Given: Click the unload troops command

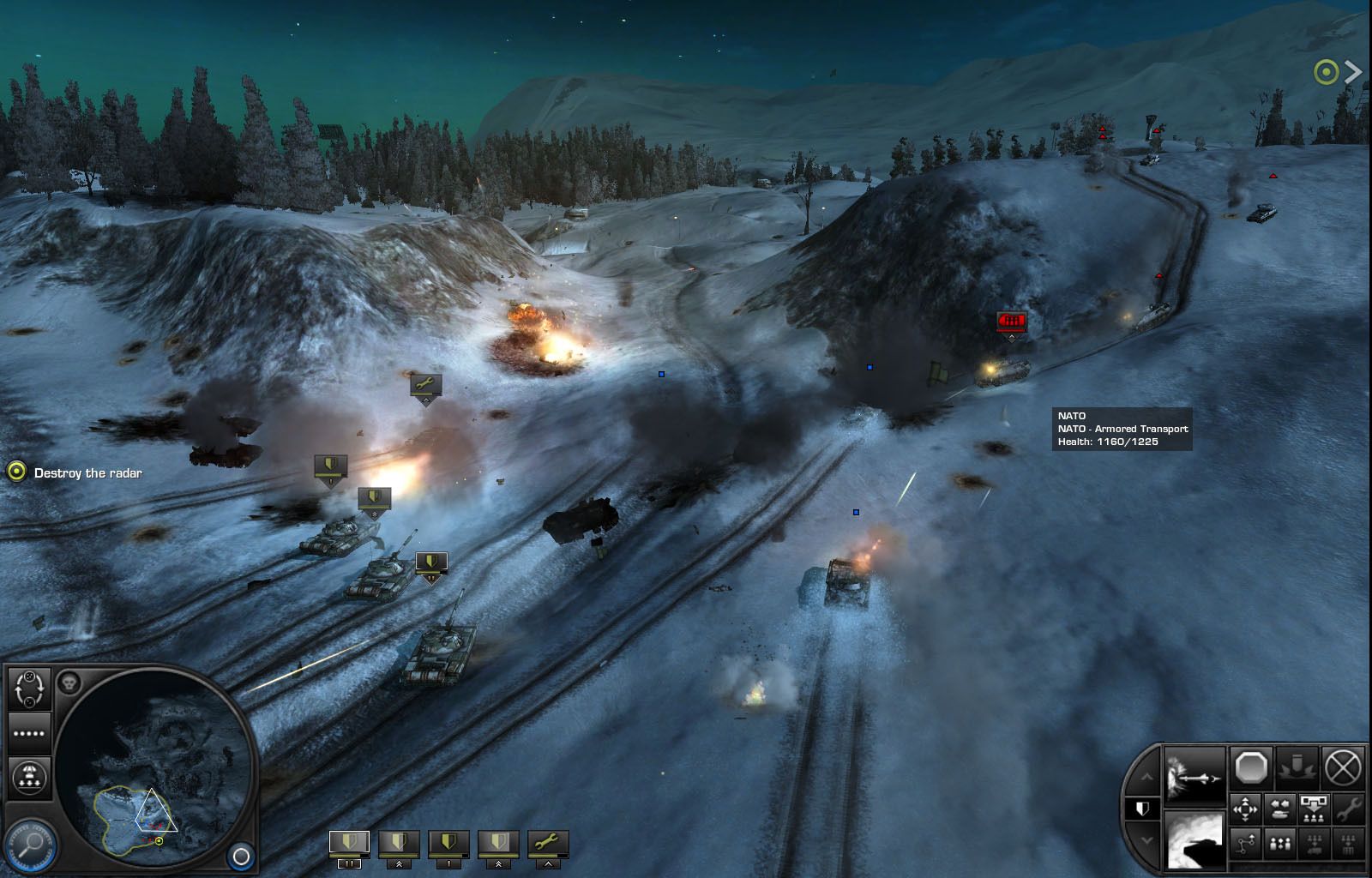Looking at the screenshot, I should (1314, 808).
